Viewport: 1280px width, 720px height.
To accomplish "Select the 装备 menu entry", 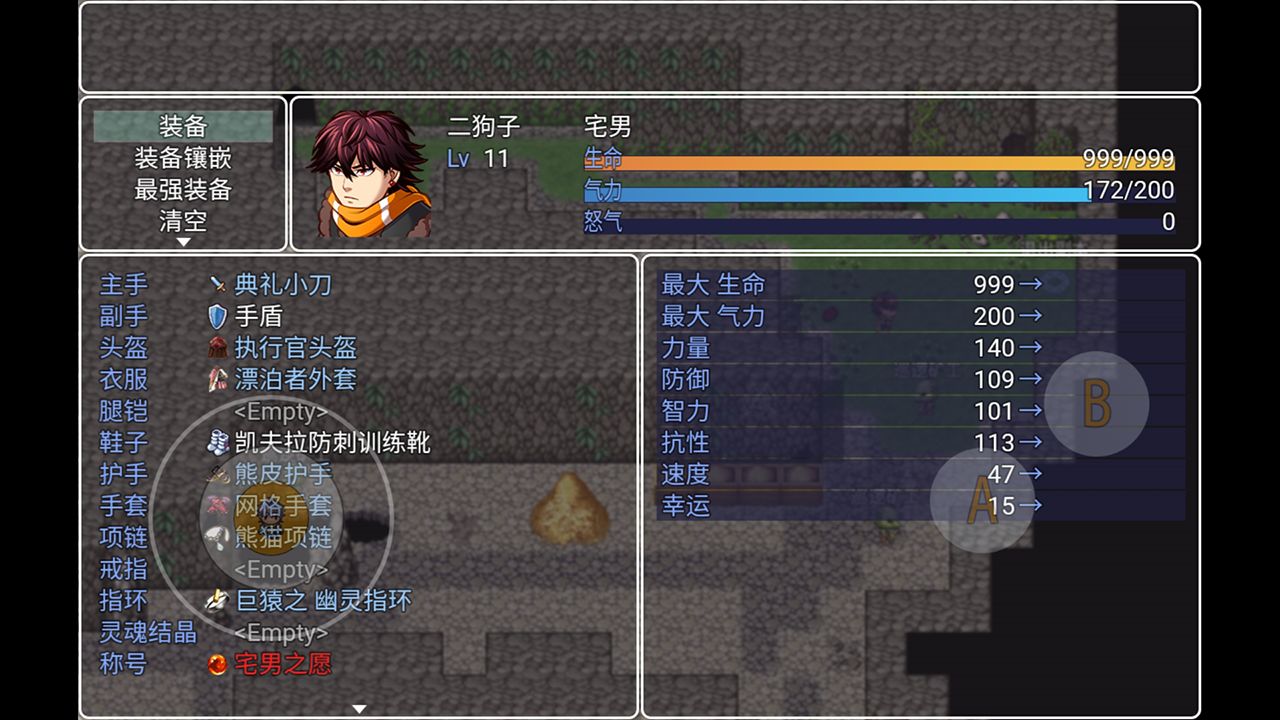I will point(182,124).
